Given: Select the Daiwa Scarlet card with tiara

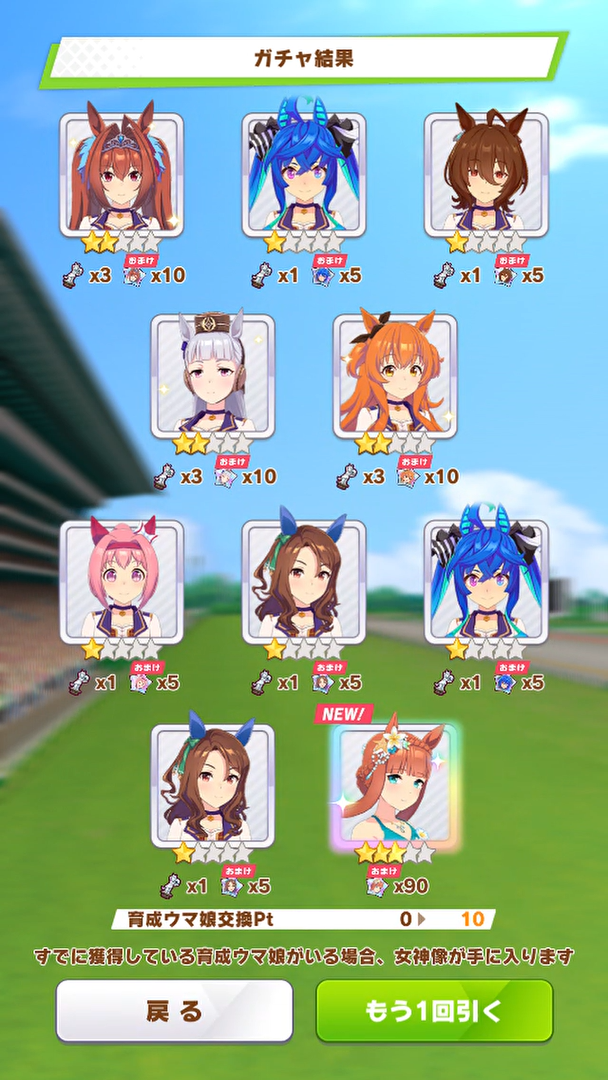Looking at the screenshot, I should [121, 174].
